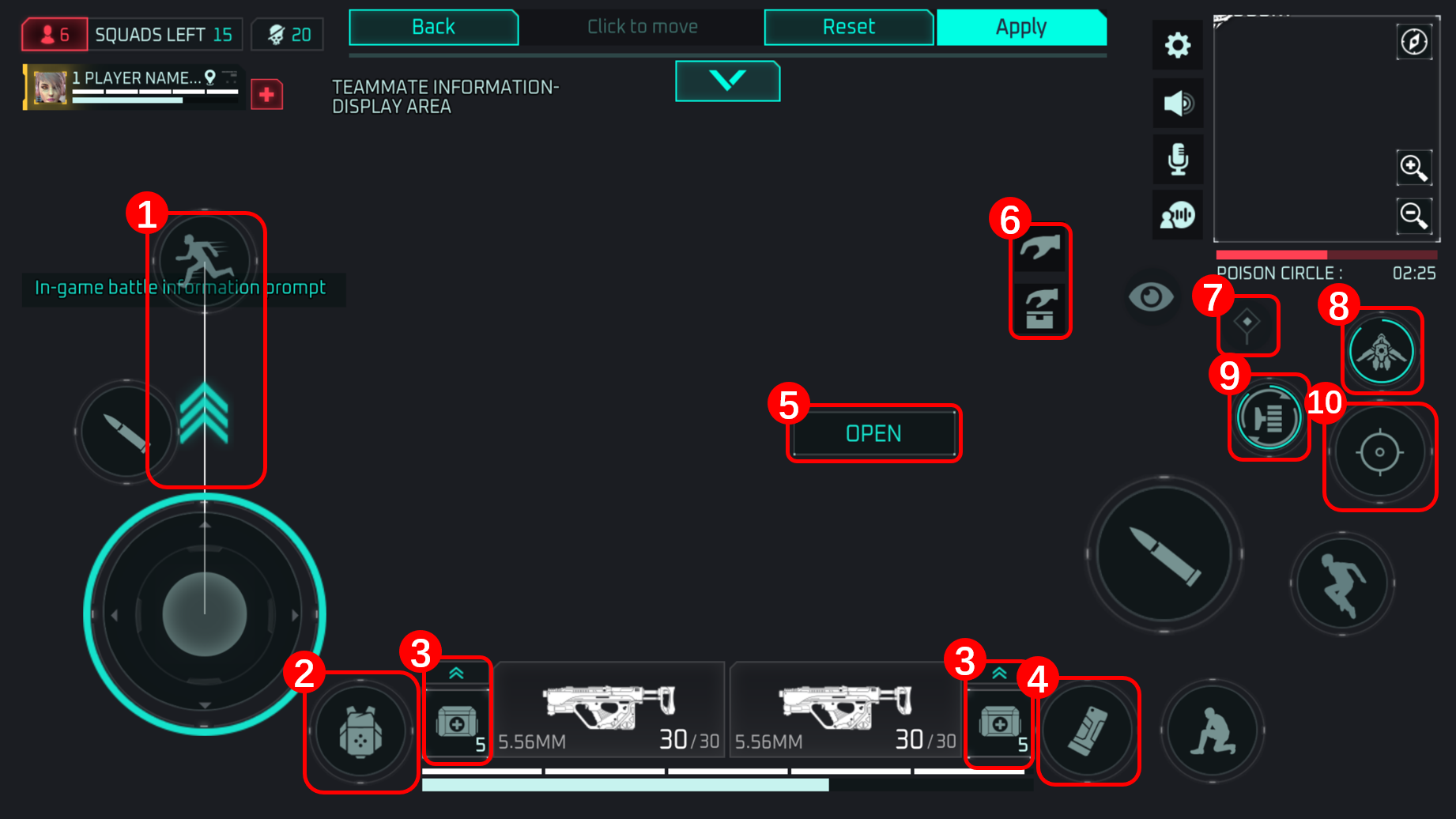Throw a grenade using the grenade icon

(1088, 731)
